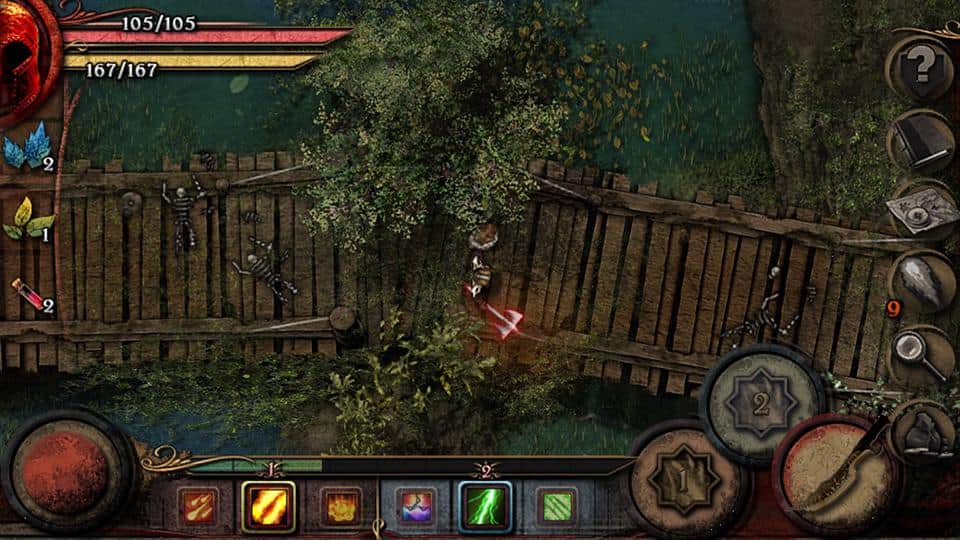Select the red and blue cracked skill icon
Image resolution: width=960 pixels, height=540 pixels.
click(414, 507)
